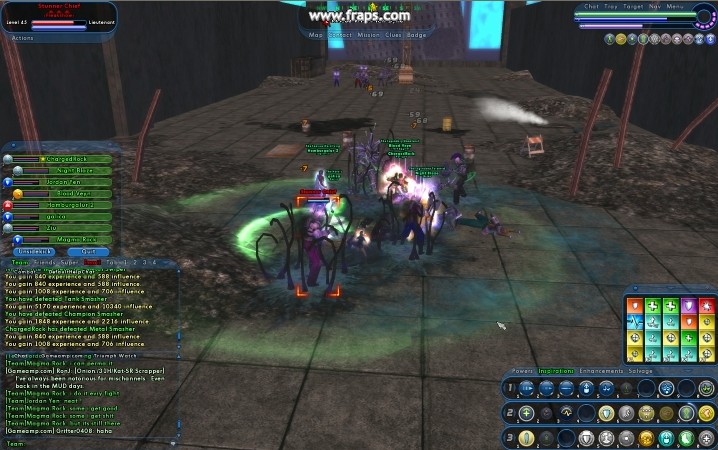Switch chat to the Friends tab

point(42,262)
